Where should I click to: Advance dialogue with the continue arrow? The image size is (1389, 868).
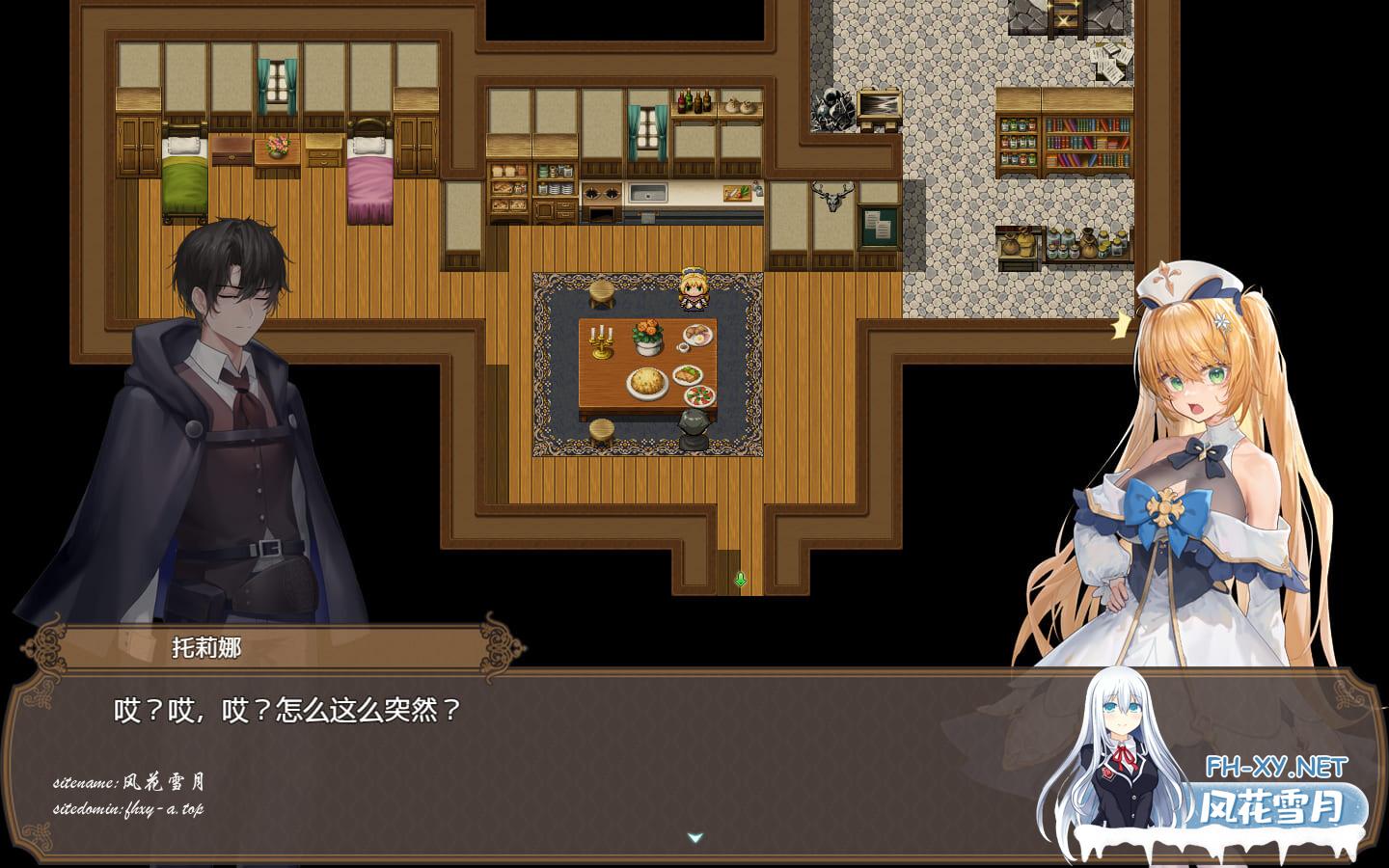coord(694,838)
